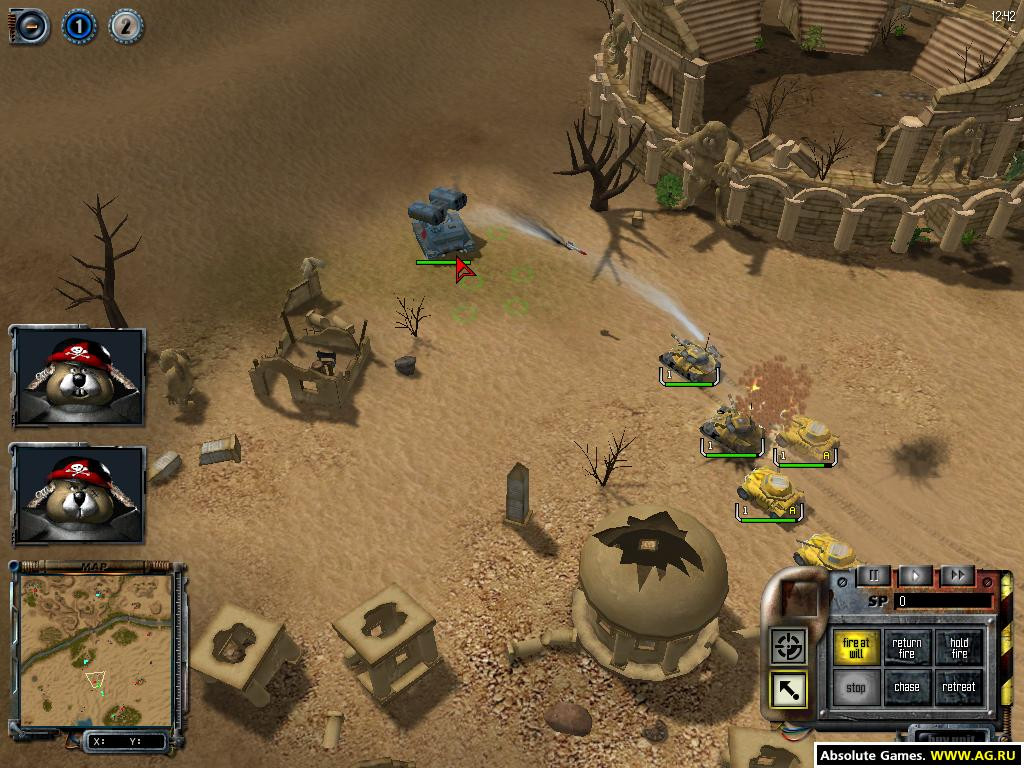Viewport: 1024px width, 768px height.
Task: Pause the game speed
Action: (x=873, y=576)
